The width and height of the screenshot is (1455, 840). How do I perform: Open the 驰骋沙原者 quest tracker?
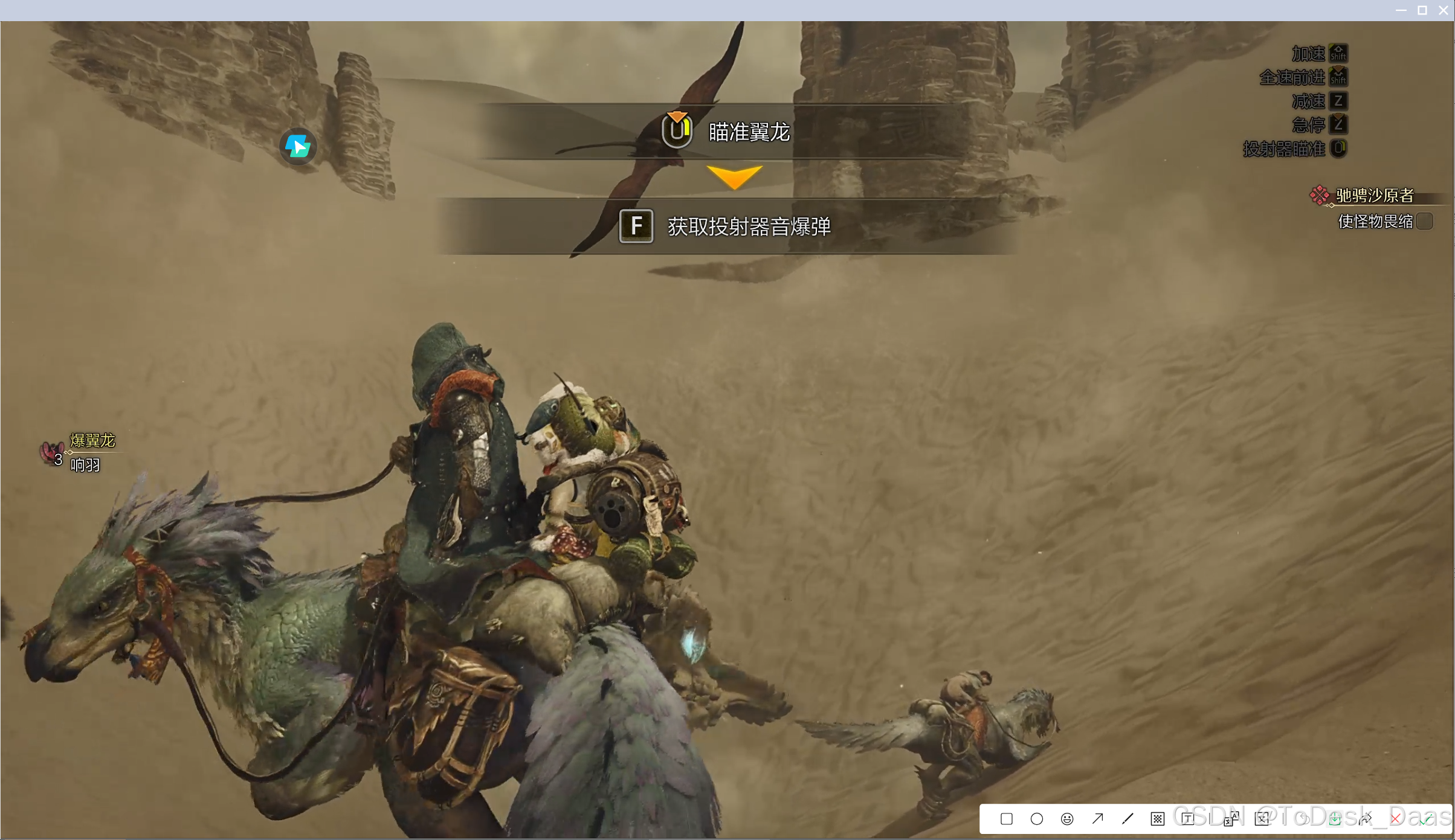(x=1373, y=195)
